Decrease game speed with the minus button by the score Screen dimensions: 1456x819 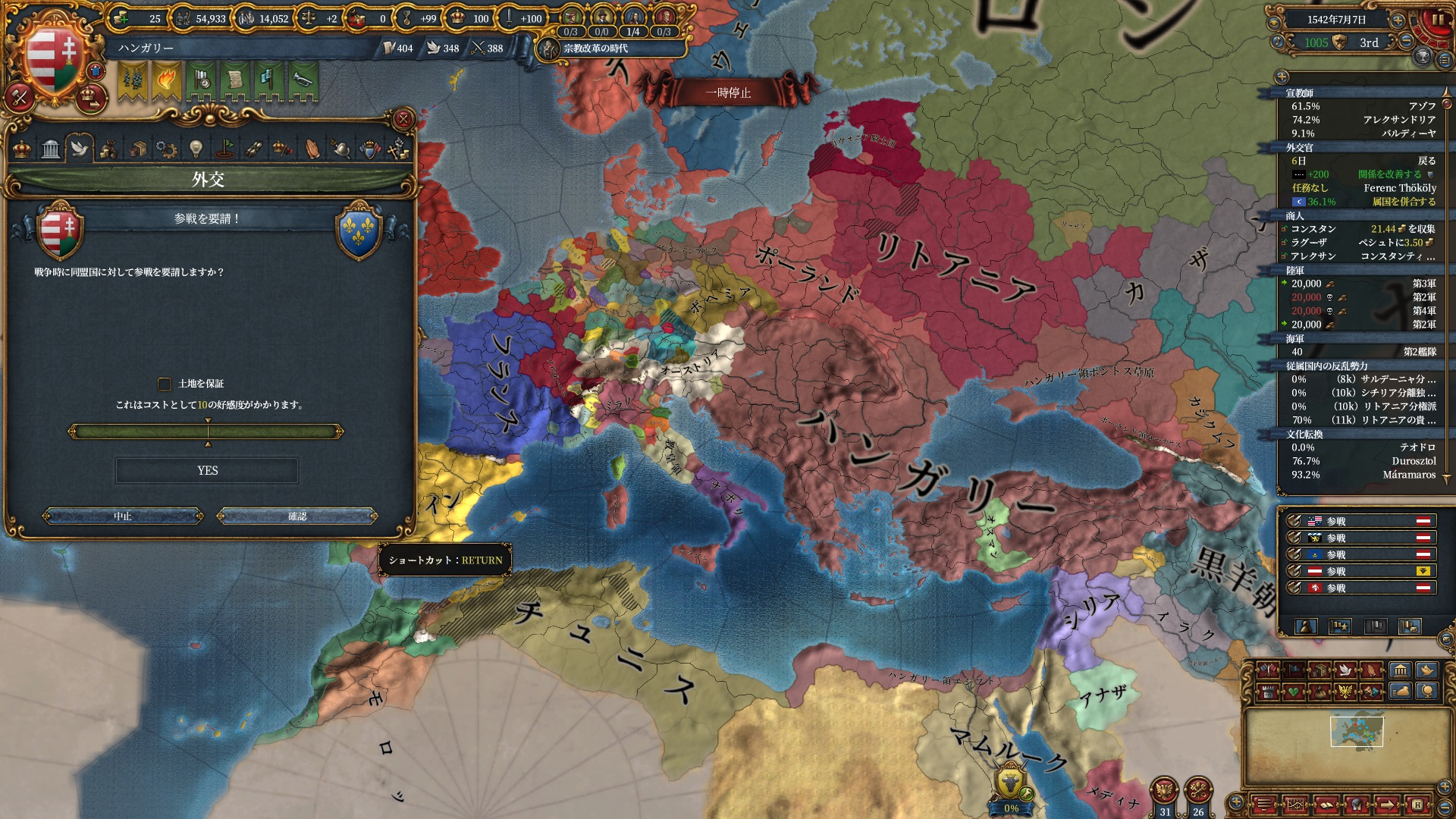coord(1407,42)
